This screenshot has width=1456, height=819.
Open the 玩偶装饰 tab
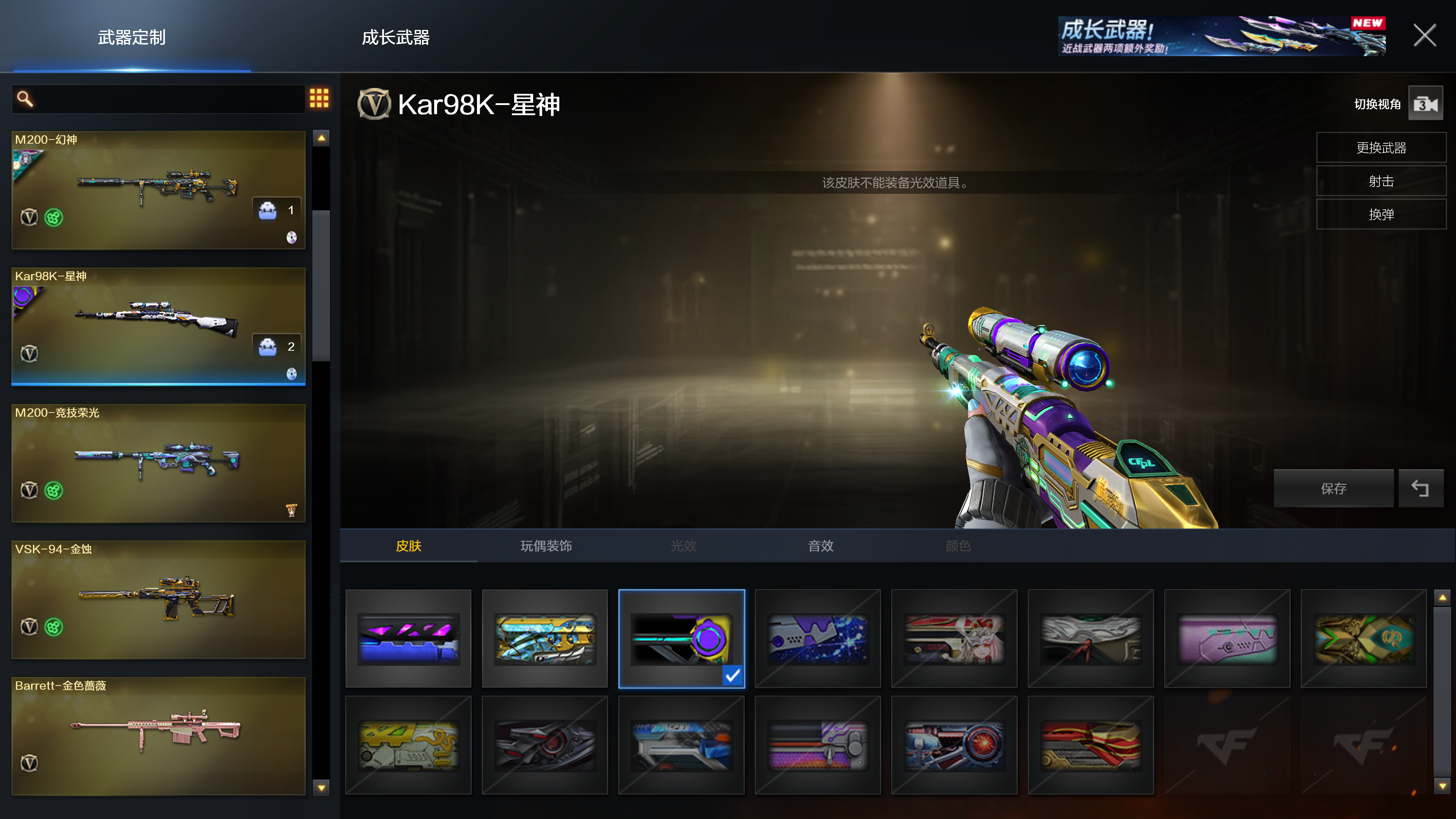tap(546, 546)
